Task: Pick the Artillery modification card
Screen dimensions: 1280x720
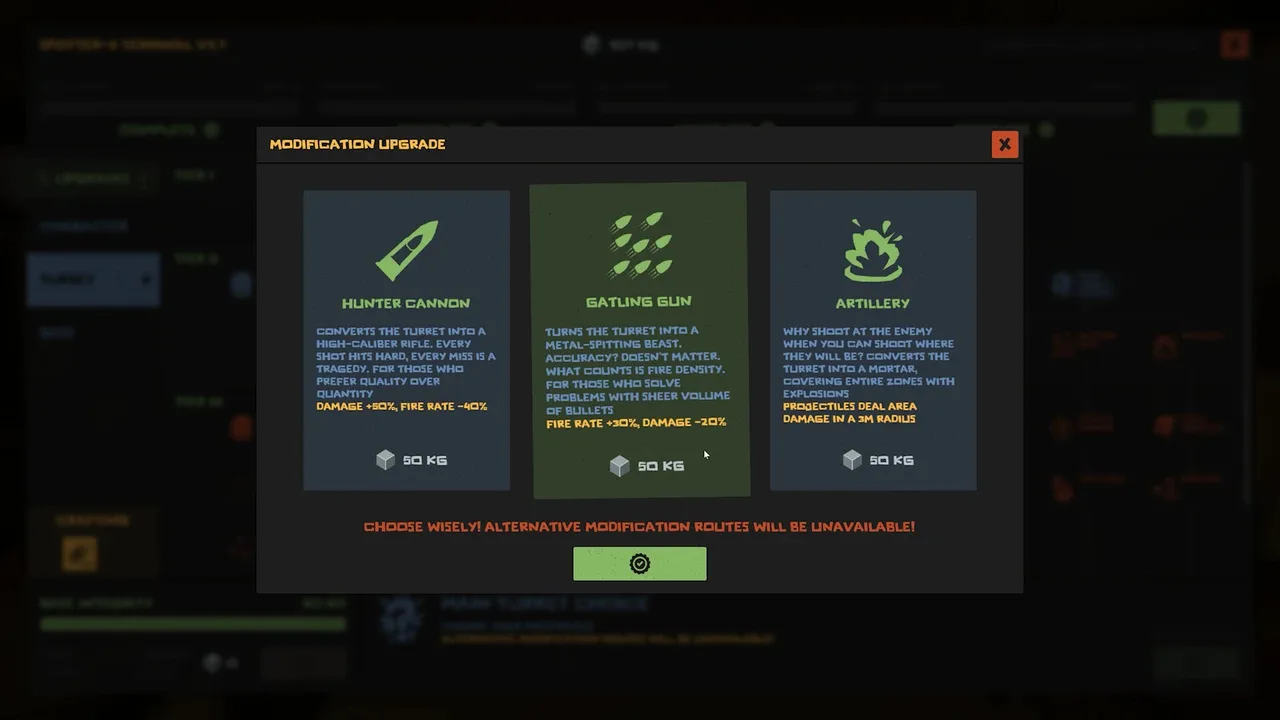Action: (872, 340)
